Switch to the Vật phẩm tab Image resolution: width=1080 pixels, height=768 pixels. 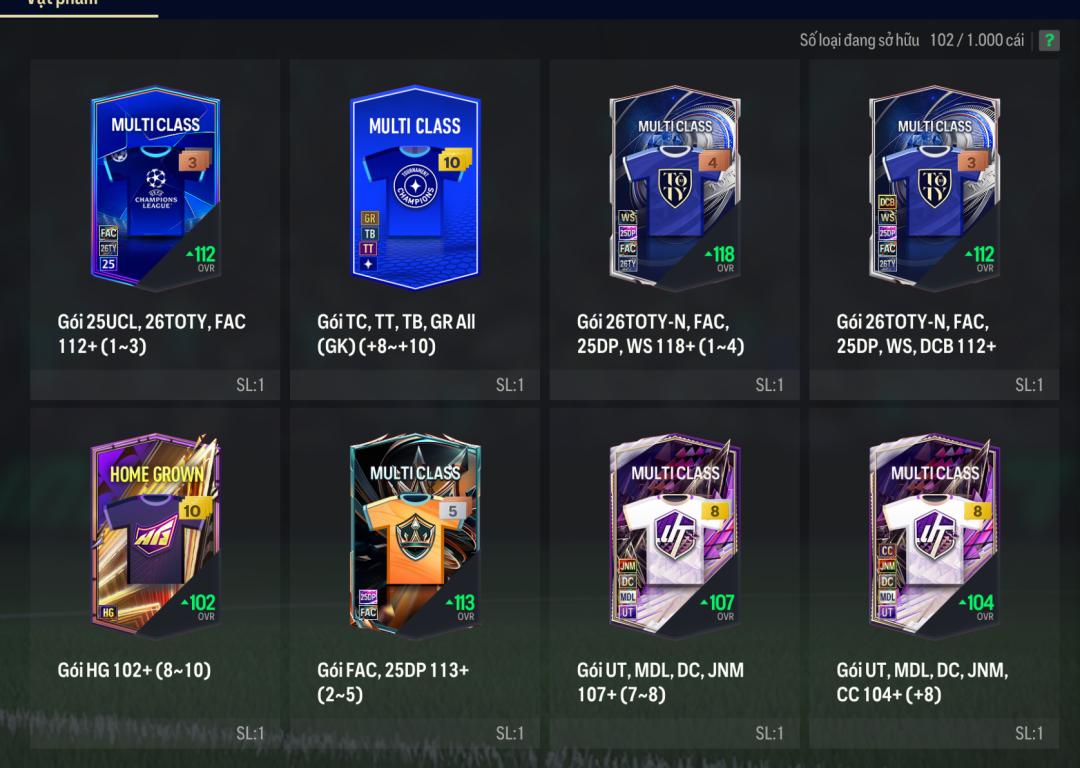62,4
